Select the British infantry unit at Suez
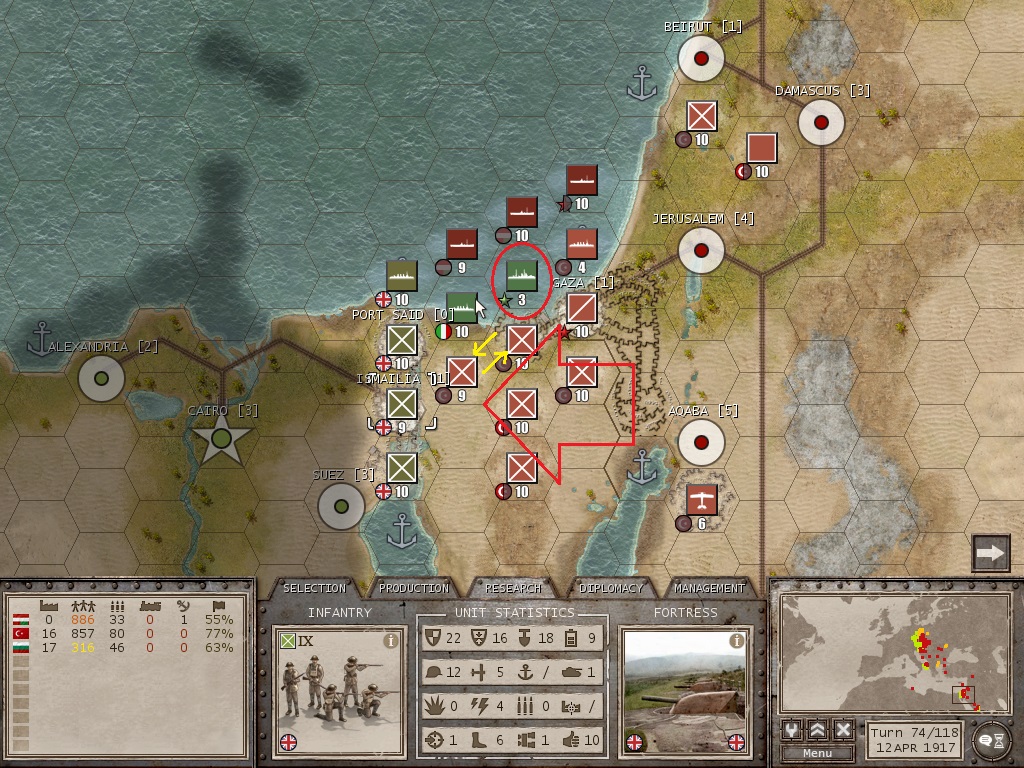 [x=402, y=468]
